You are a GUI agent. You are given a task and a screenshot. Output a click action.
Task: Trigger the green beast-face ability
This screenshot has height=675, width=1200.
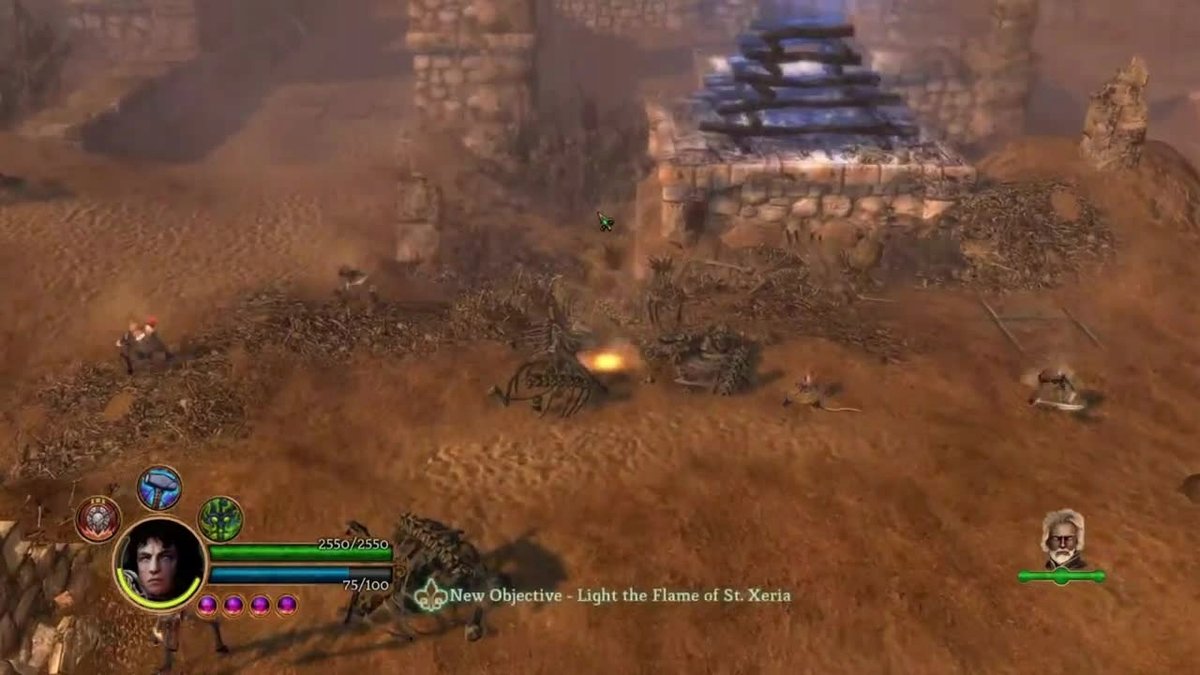click(220, 519)
